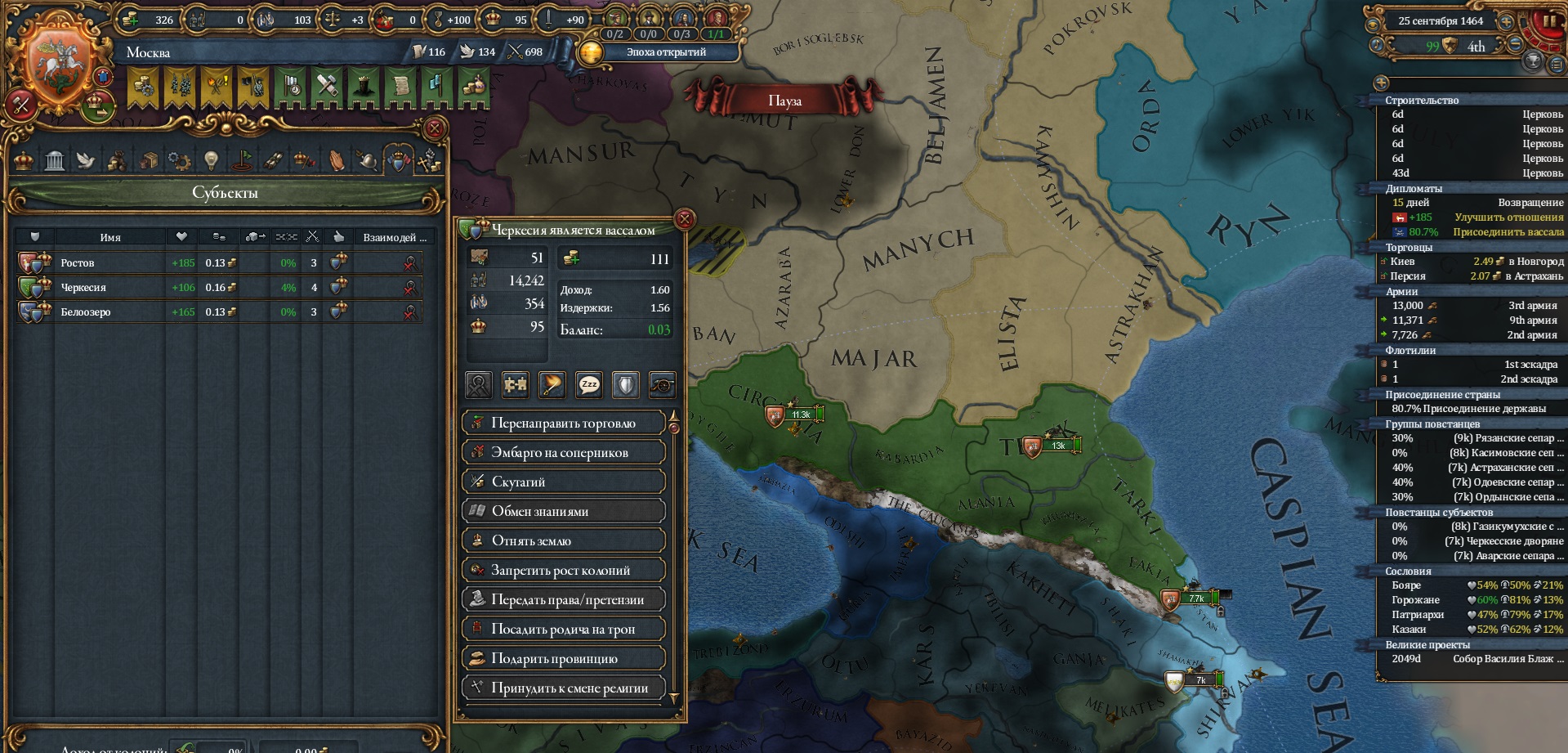Image resolution: width=1568 pixels, height=753 pixels.
Task: Sort subjects by 'Имя' column header
Action: (x=110, y=237)
